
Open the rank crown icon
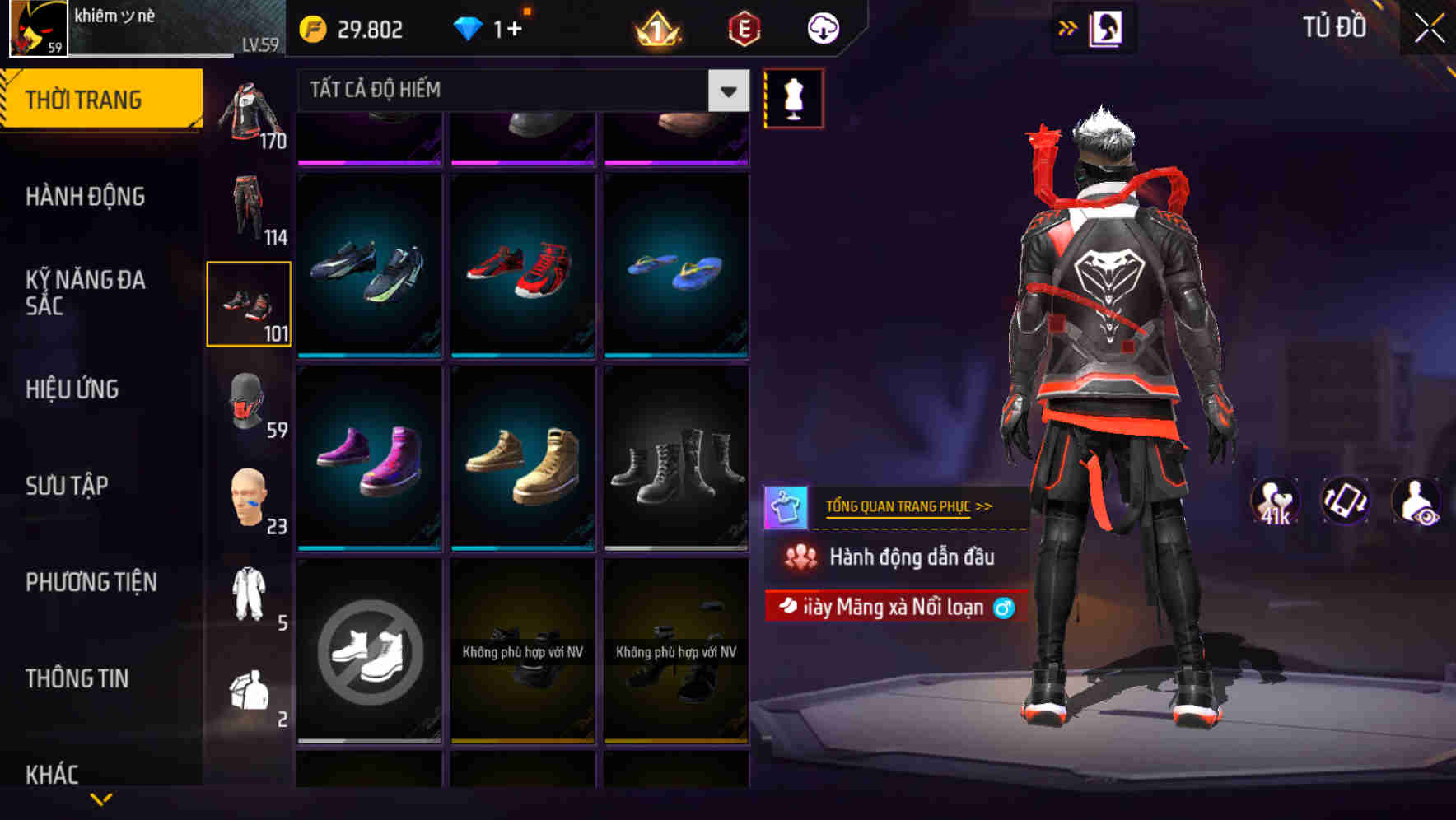tap(655, 27)
